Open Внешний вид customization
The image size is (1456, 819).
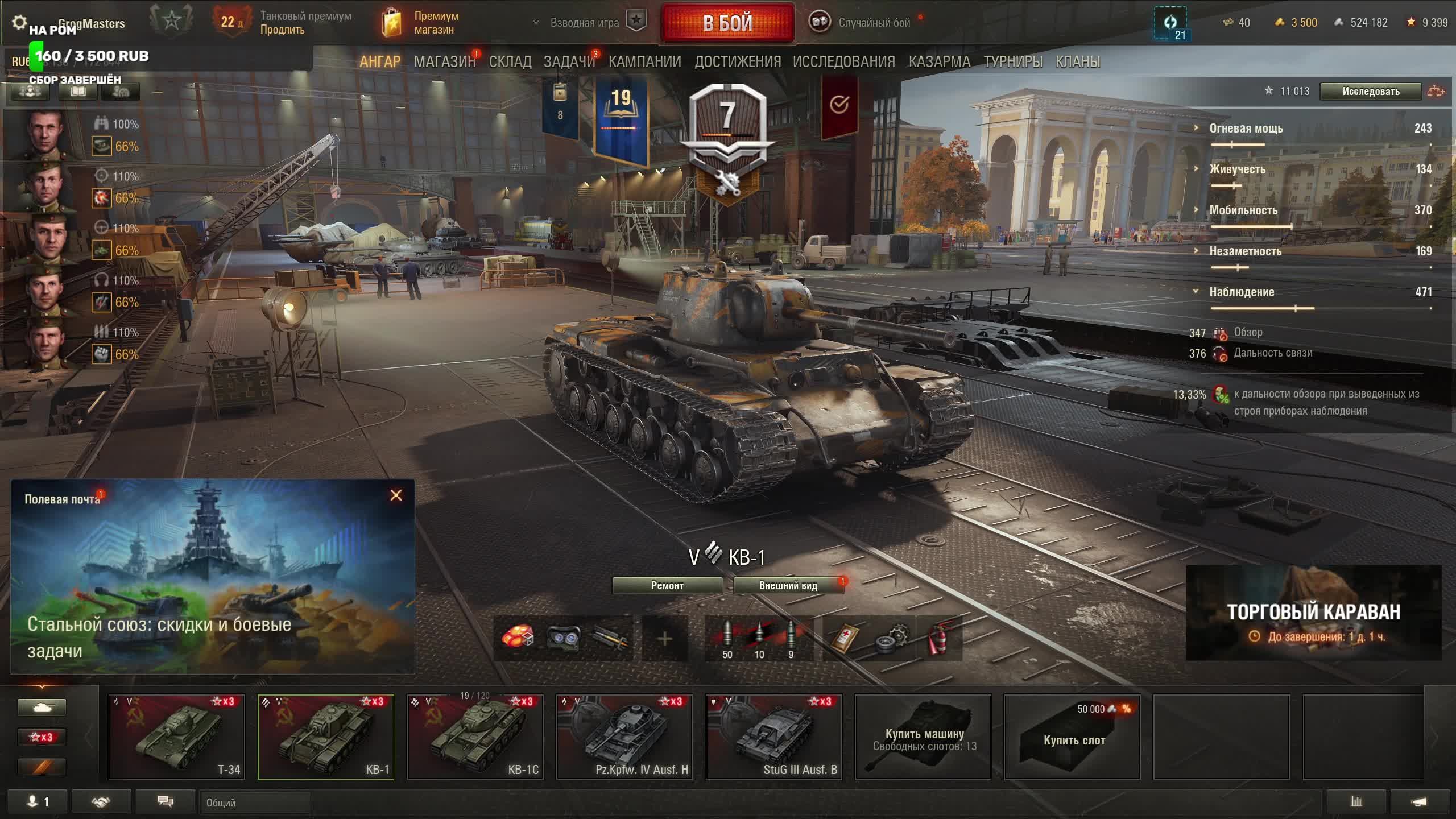788,585
